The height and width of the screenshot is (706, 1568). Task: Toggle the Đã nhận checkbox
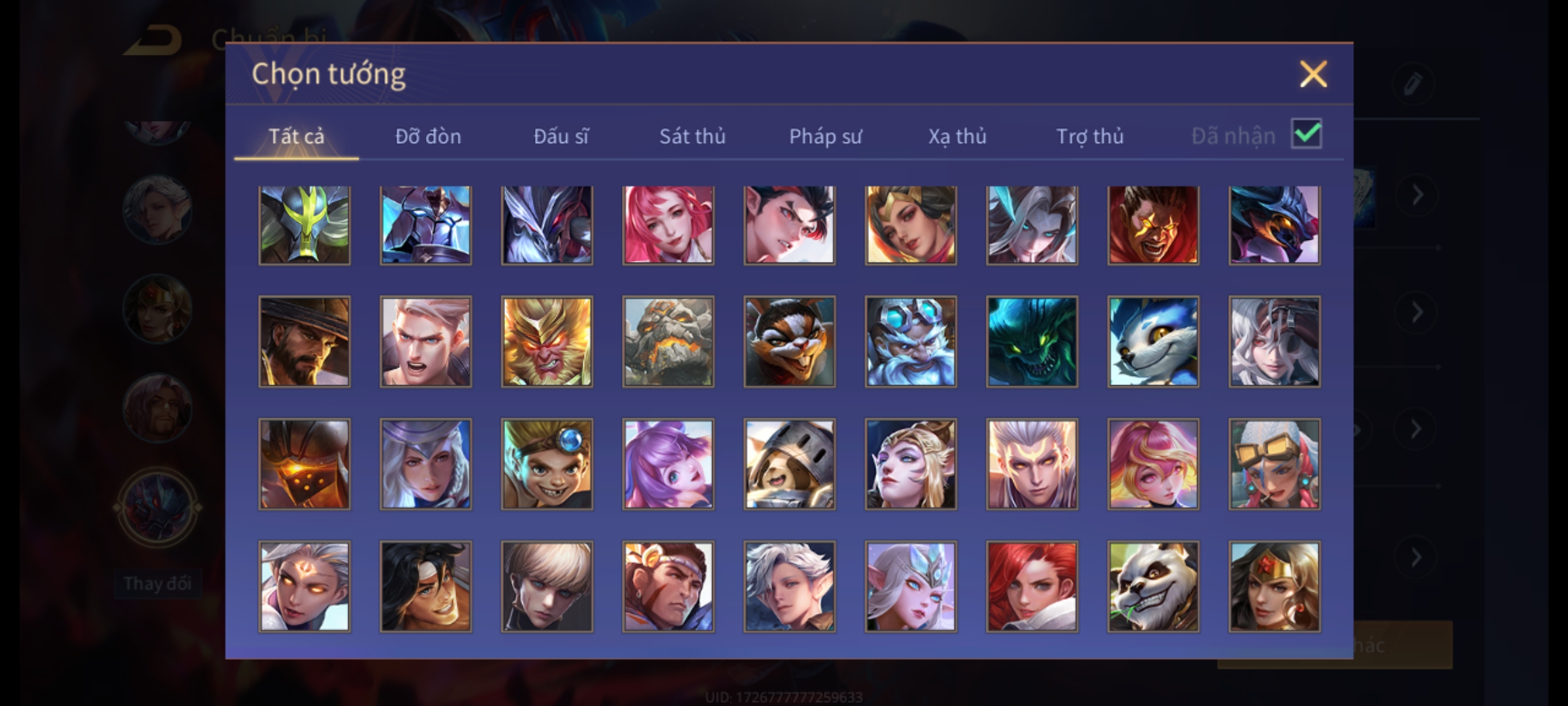pyautogui.click(x=1306, y=134)
